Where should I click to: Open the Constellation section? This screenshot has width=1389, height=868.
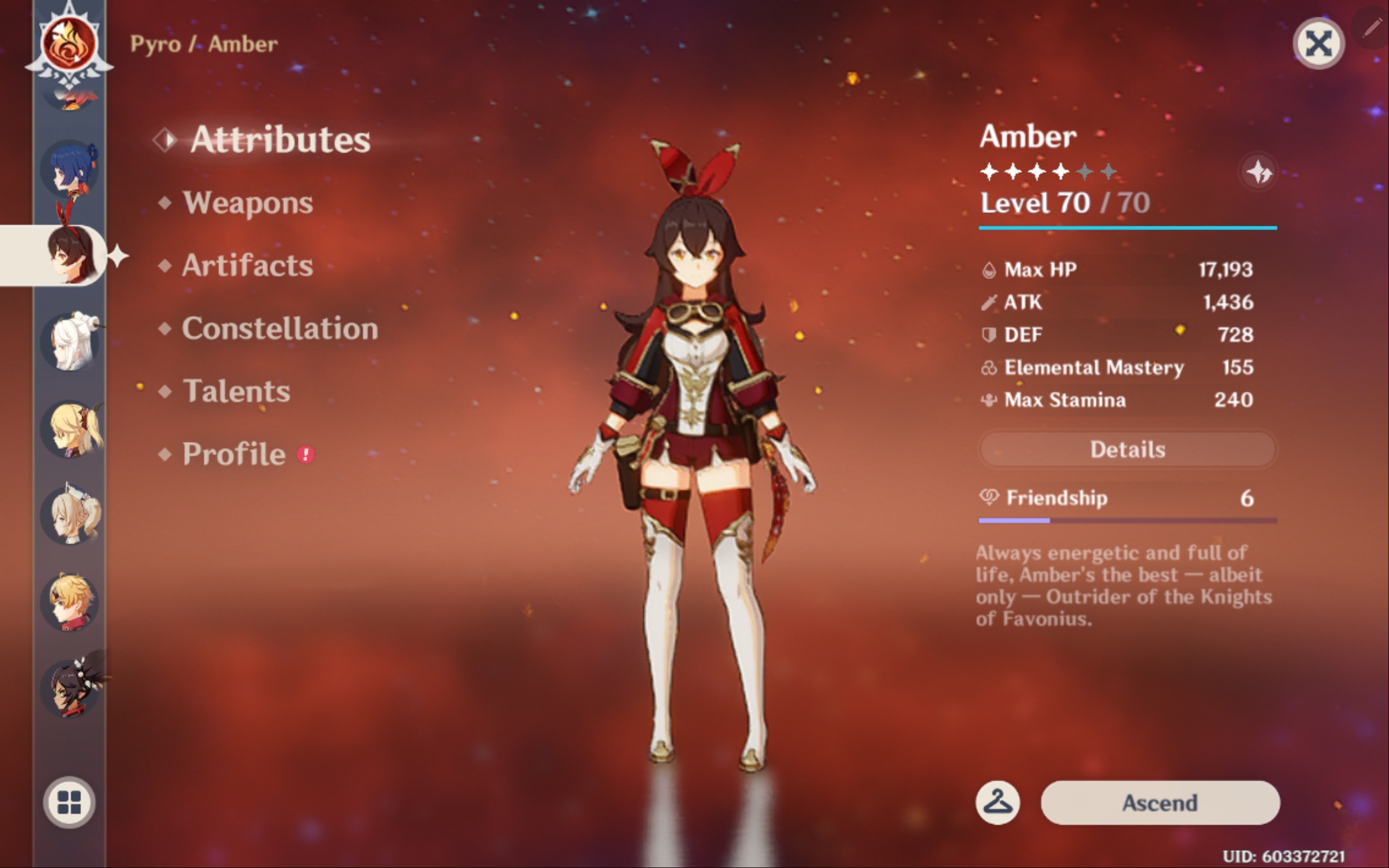click(280, 328)
